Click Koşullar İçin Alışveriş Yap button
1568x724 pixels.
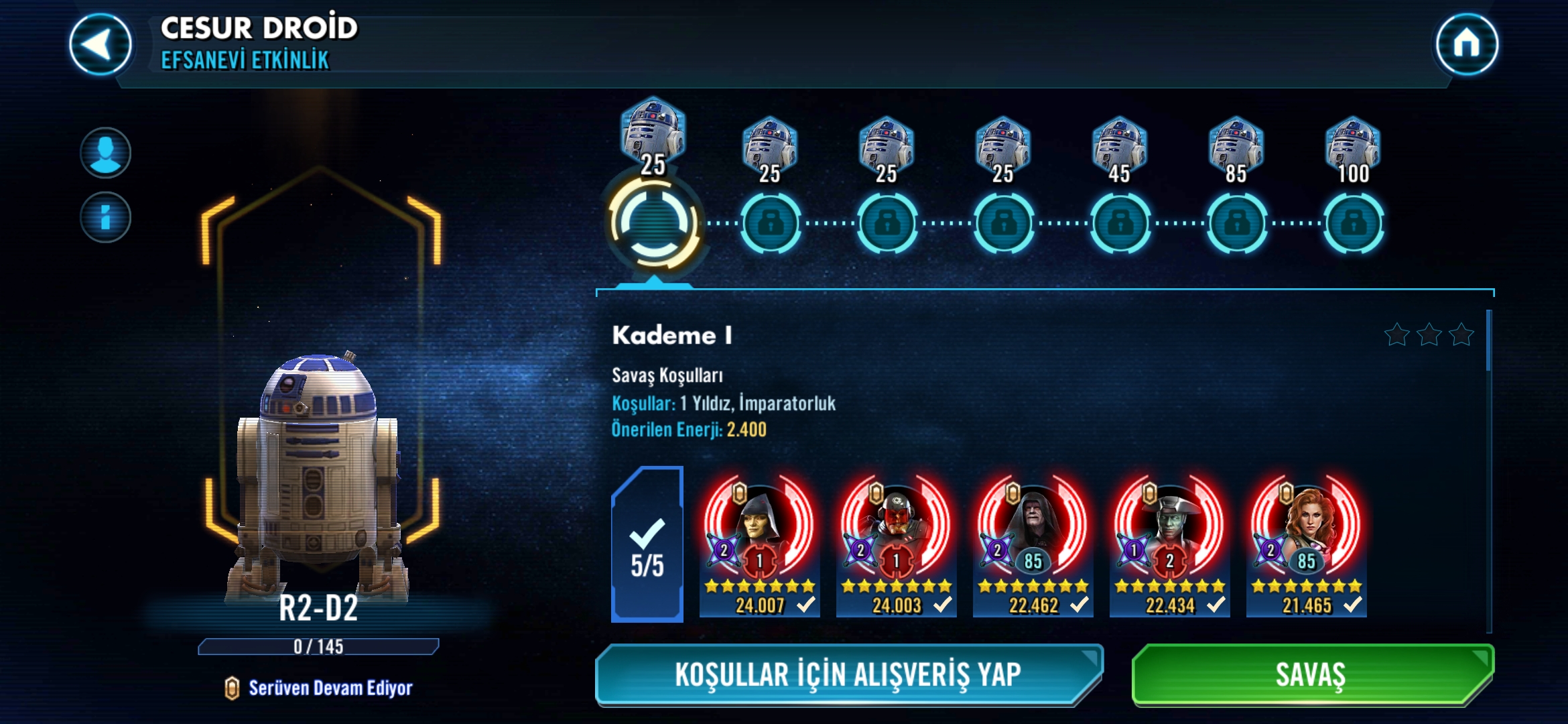point(848,674)
